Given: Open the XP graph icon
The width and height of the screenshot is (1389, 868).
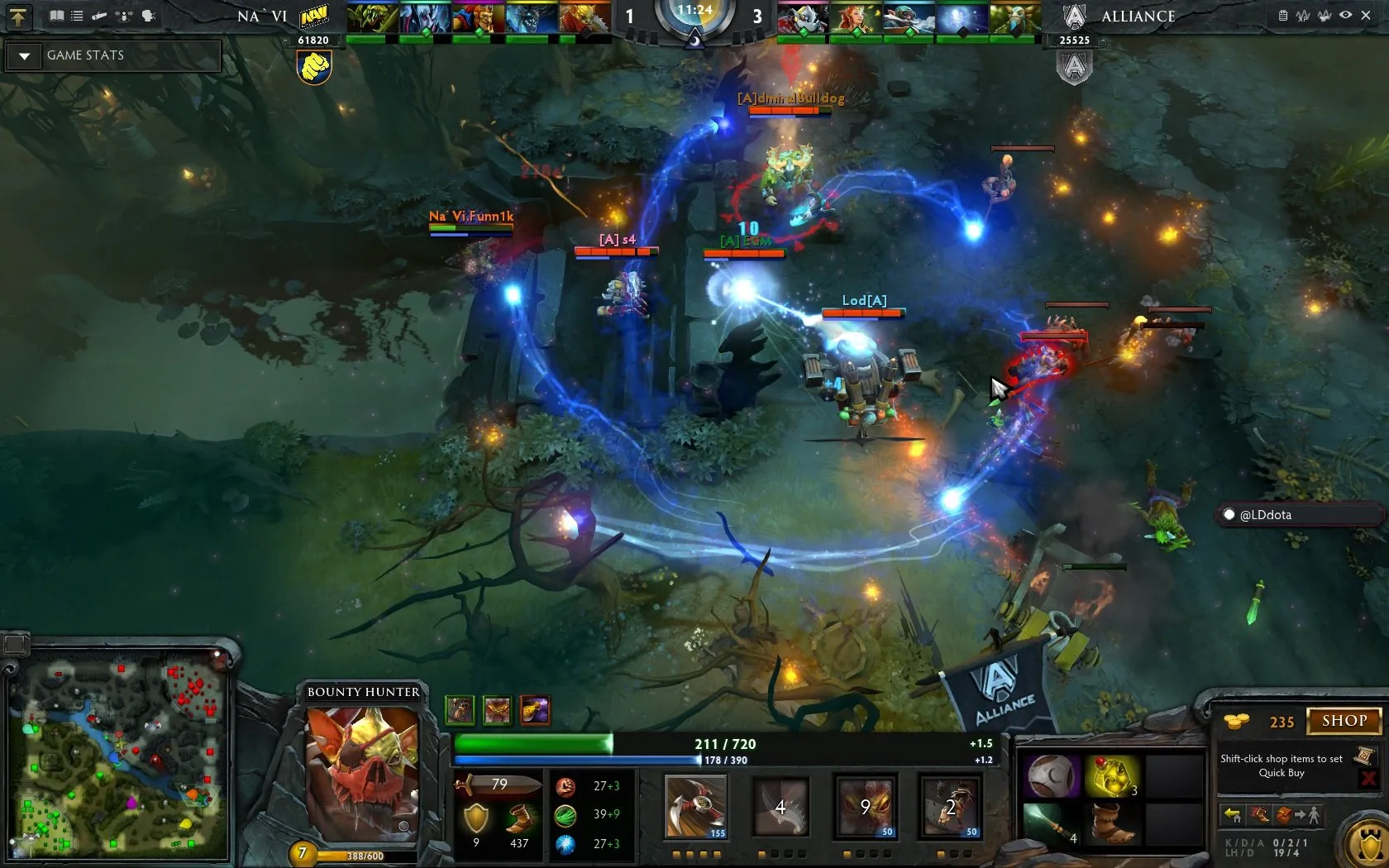Looking at the screenshot, I should [x=1303, y=16].
